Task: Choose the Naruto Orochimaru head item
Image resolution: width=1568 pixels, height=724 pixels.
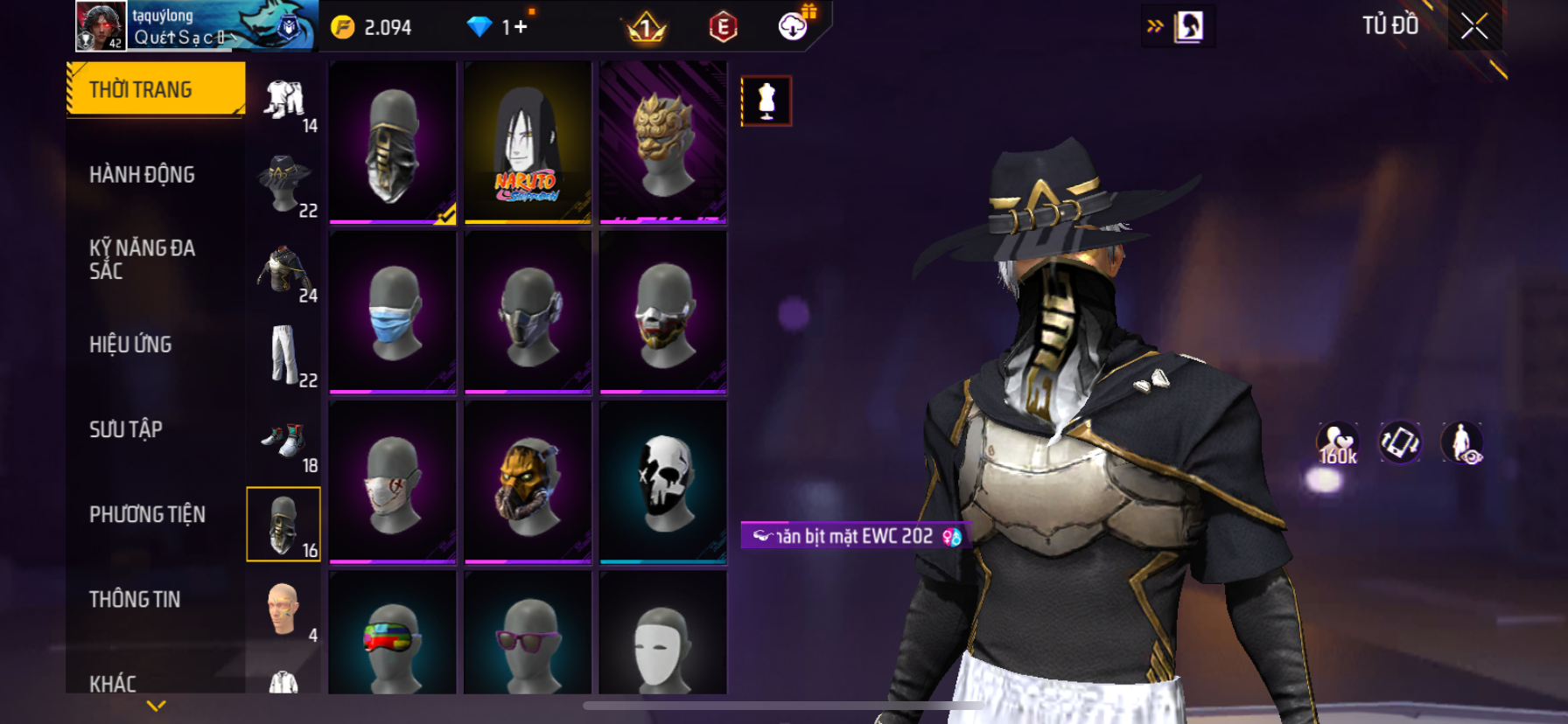Action: point(528,142)
